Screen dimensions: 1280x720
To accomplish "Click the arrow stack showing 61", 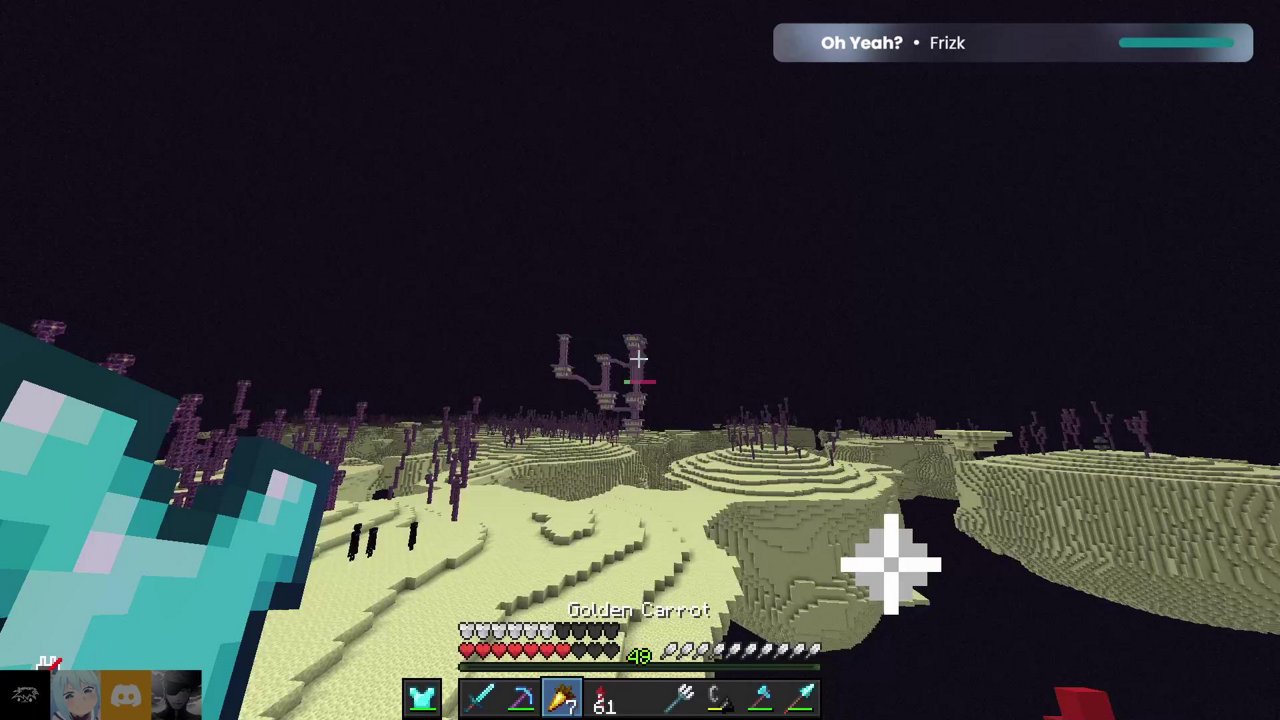I will 600,697.
